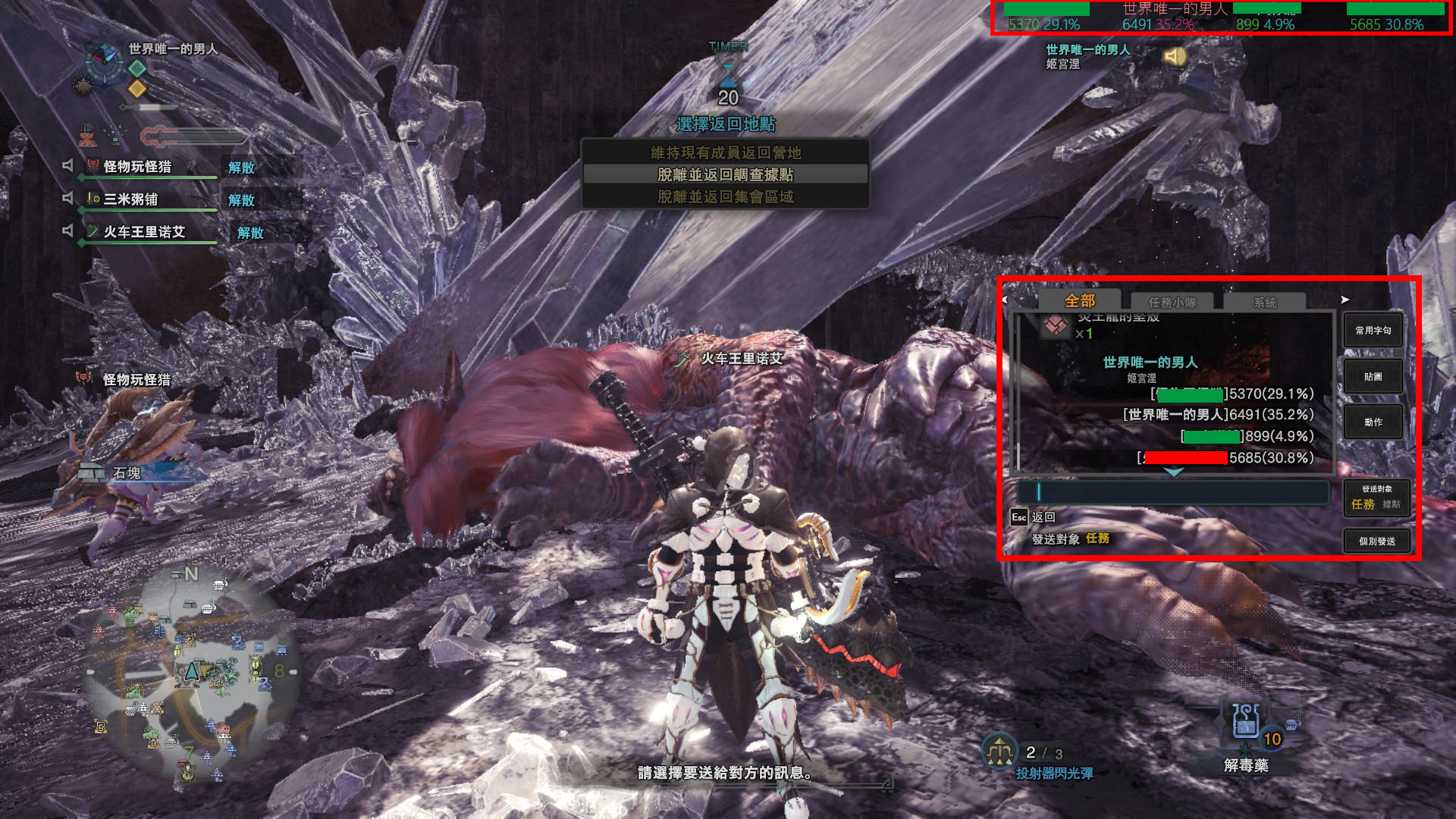
Task: Select the 投射器閃光彈 slinger ammo icon
Action: pyautogui.click(x=999, y=751)
